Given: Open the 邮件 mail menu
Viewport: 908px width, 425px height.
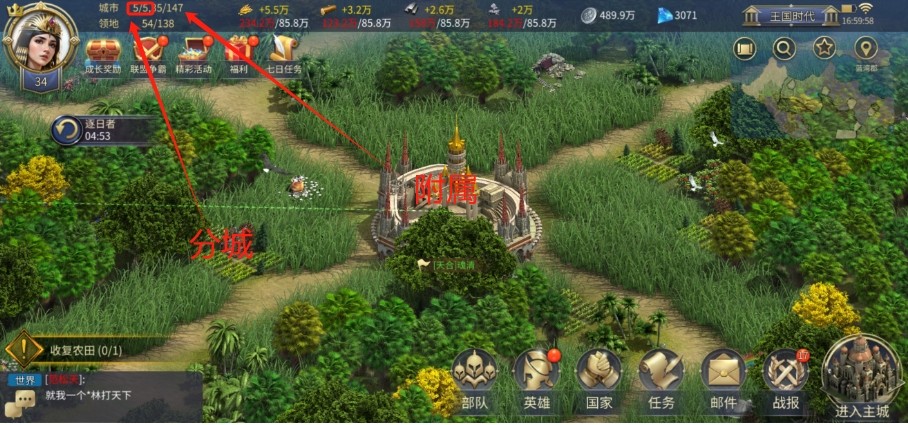Looking at the screenshot, I should point(722,380).
